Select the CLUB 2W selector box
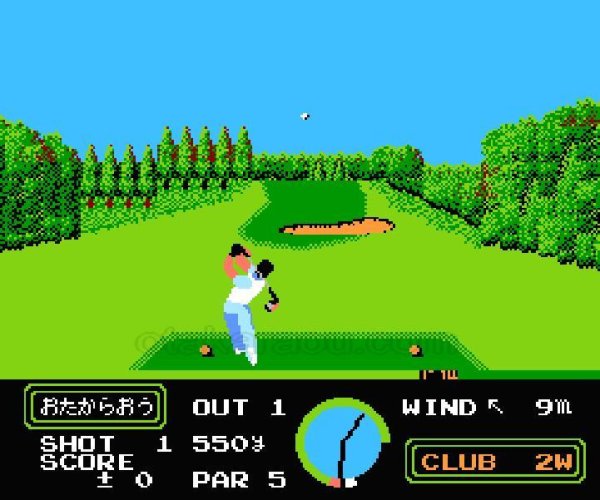Screen dimensions: 600x500 coord(495,461)
